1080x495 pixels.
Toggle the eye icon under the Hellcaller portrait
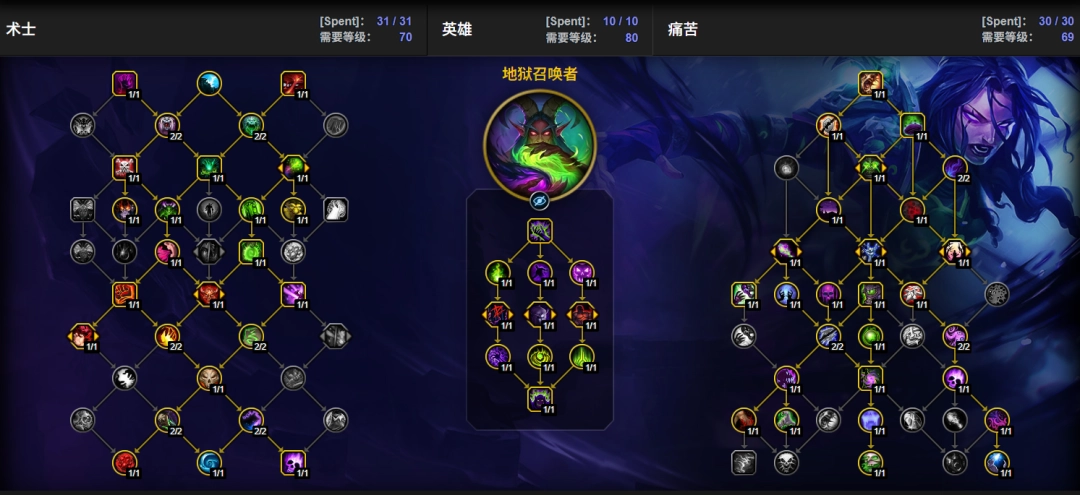[x=539, y=200]
